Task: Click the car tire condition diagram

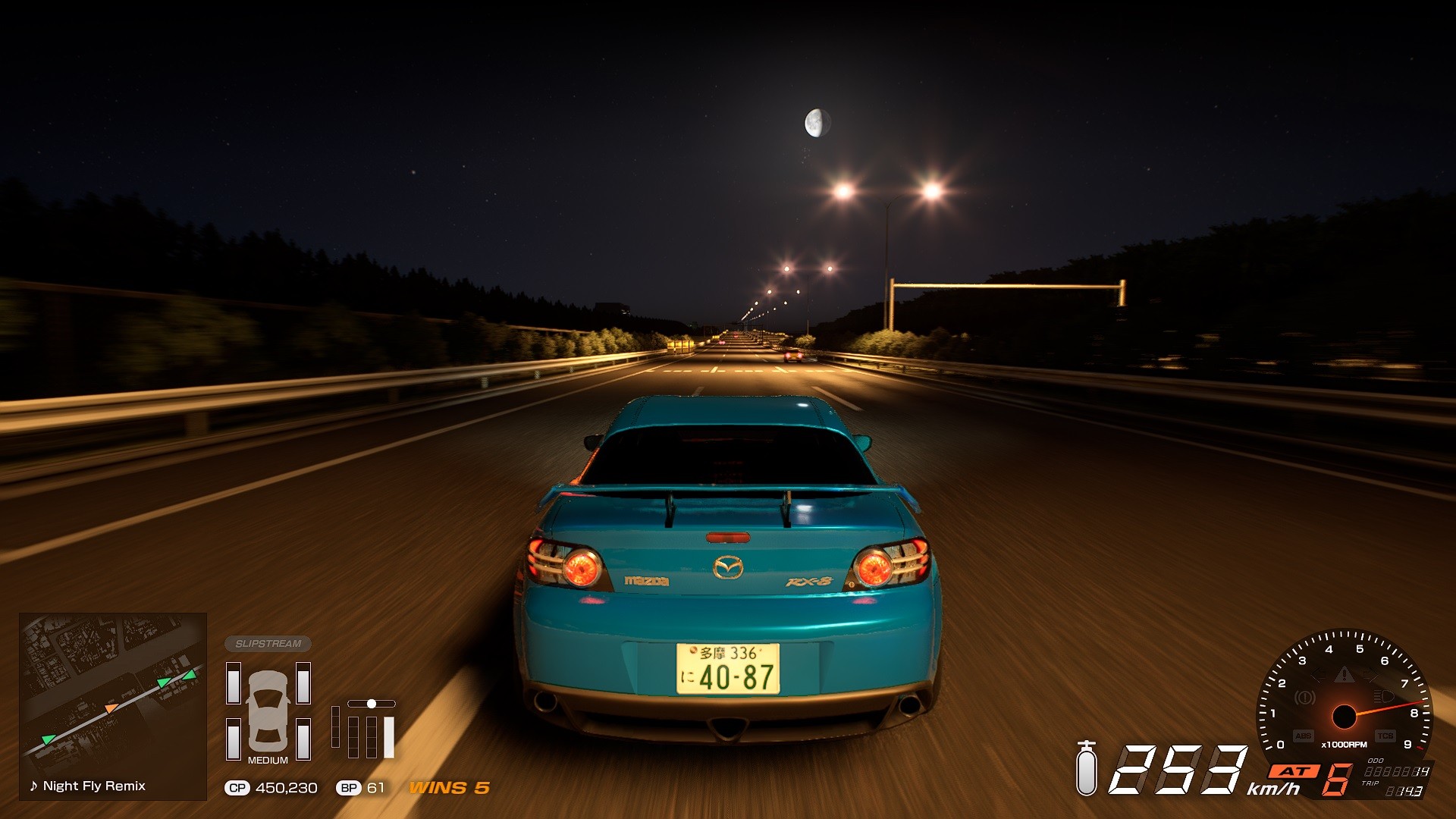Action: point(268,711)
